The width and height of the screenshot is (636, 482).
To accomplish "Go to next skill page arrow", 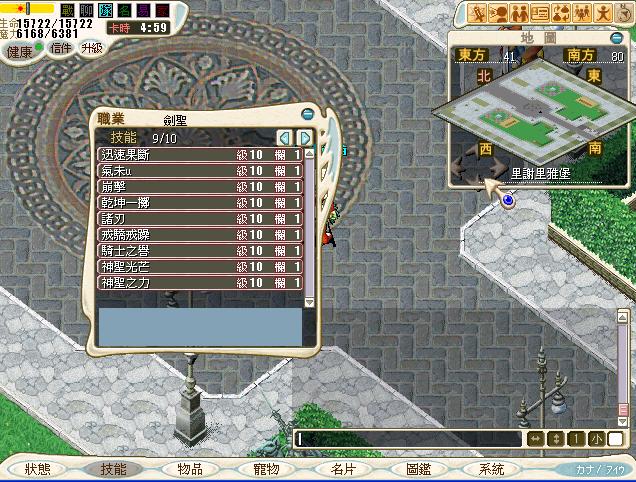I will point(304,137).
